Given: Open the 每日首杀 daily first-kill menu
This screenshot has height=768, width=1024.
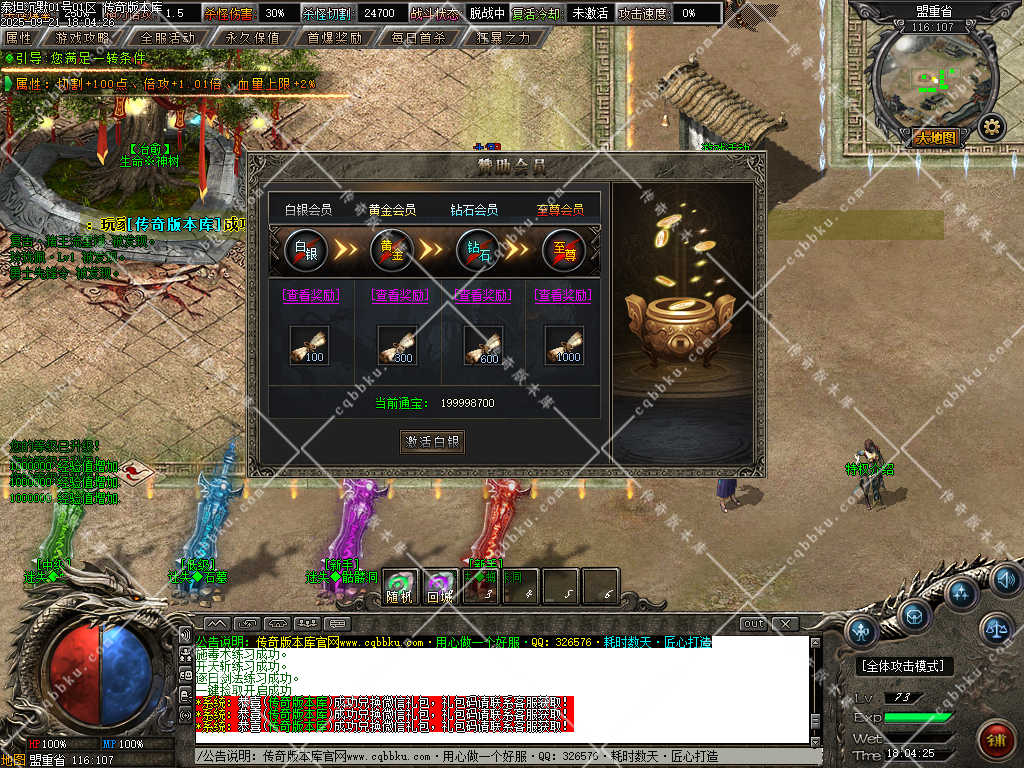Looking at the screenshot, I should pos(418,38).
